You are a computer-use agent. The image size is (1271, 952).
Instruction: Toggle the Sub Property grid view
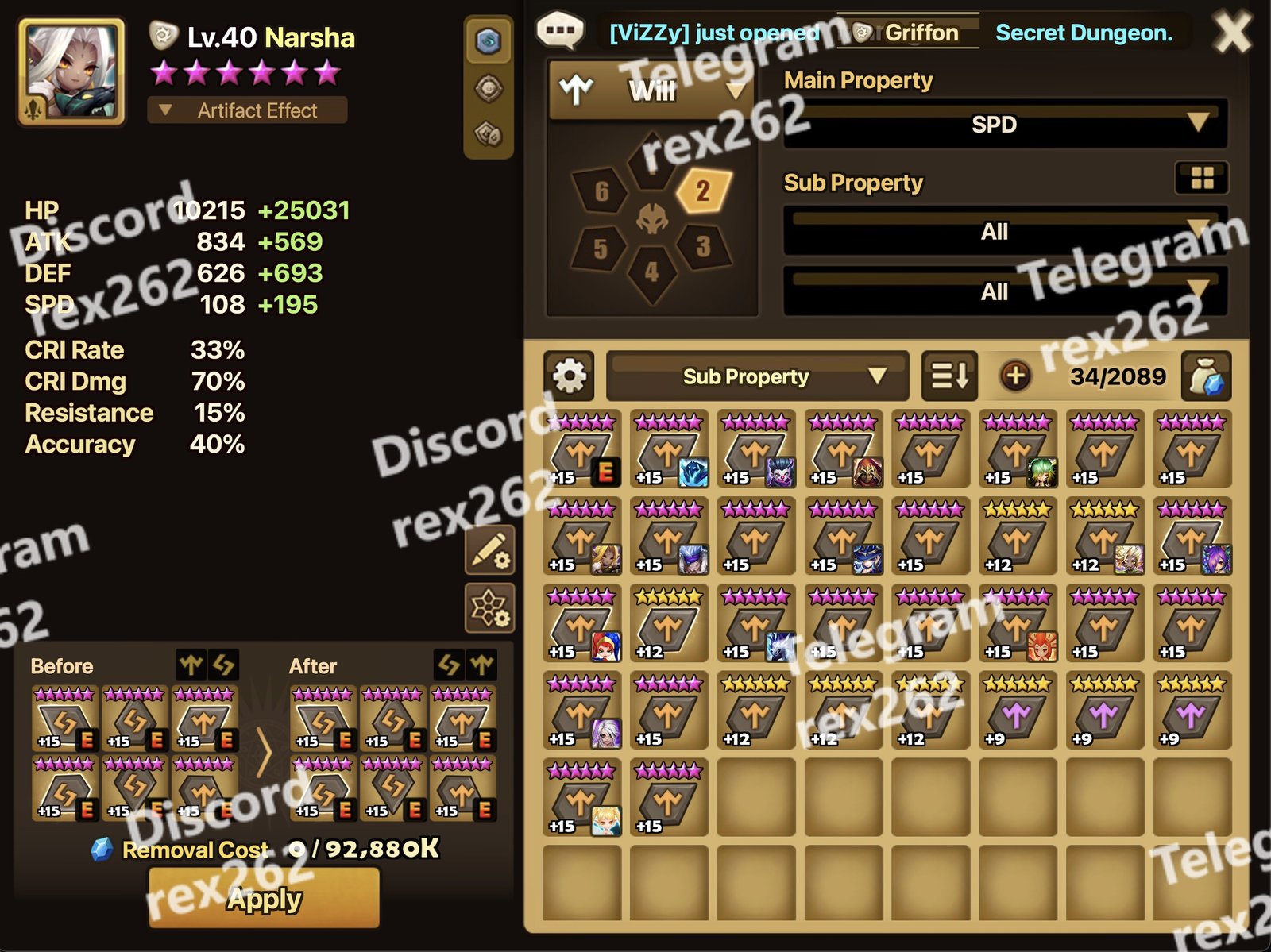point(1202,179)
